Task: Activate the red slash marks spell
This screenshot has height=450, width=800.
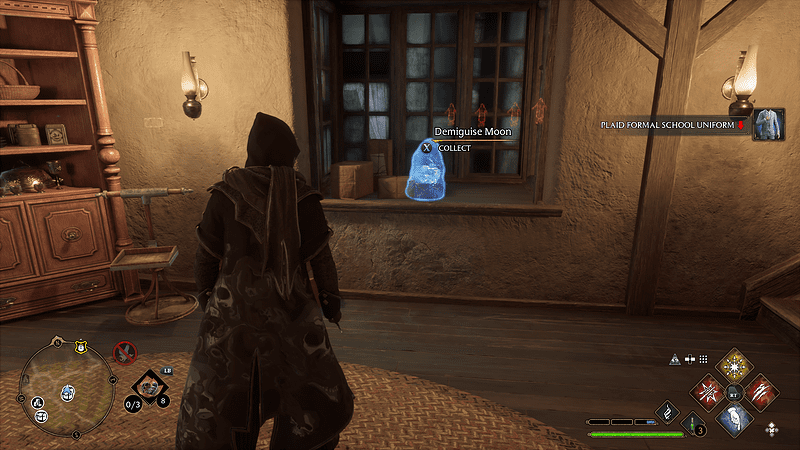Action: (x=762, y=391)
